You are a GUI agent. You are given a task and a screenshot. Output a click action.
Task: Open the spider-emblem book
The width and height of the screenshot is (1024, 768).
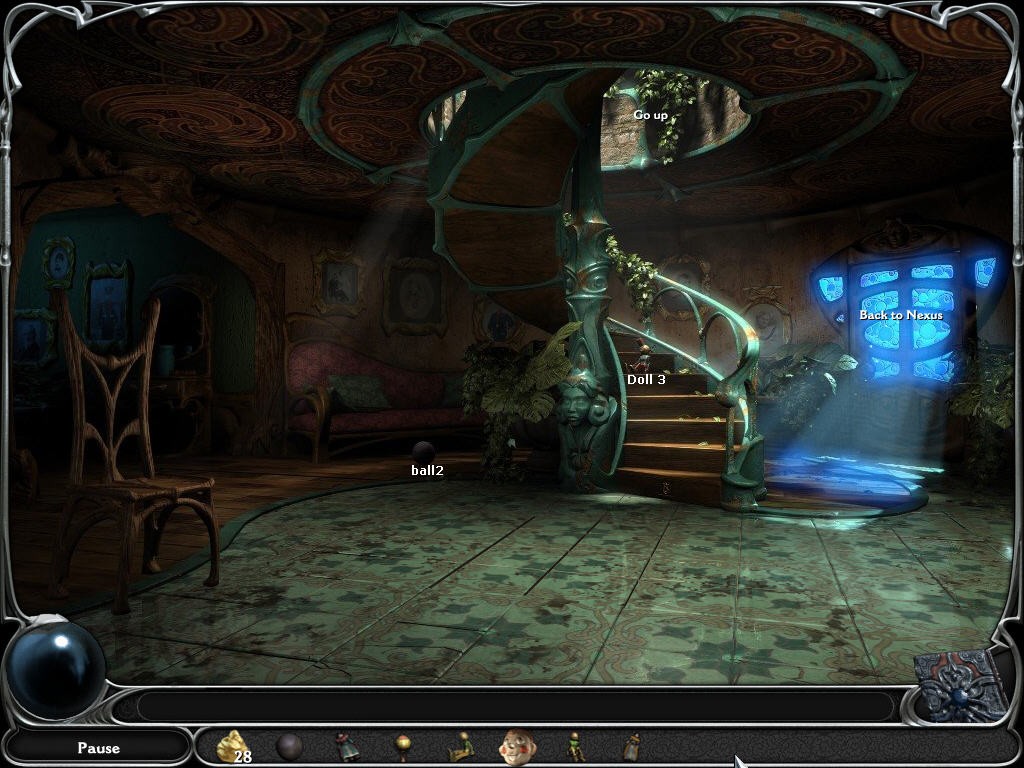(x=959, y=685)
